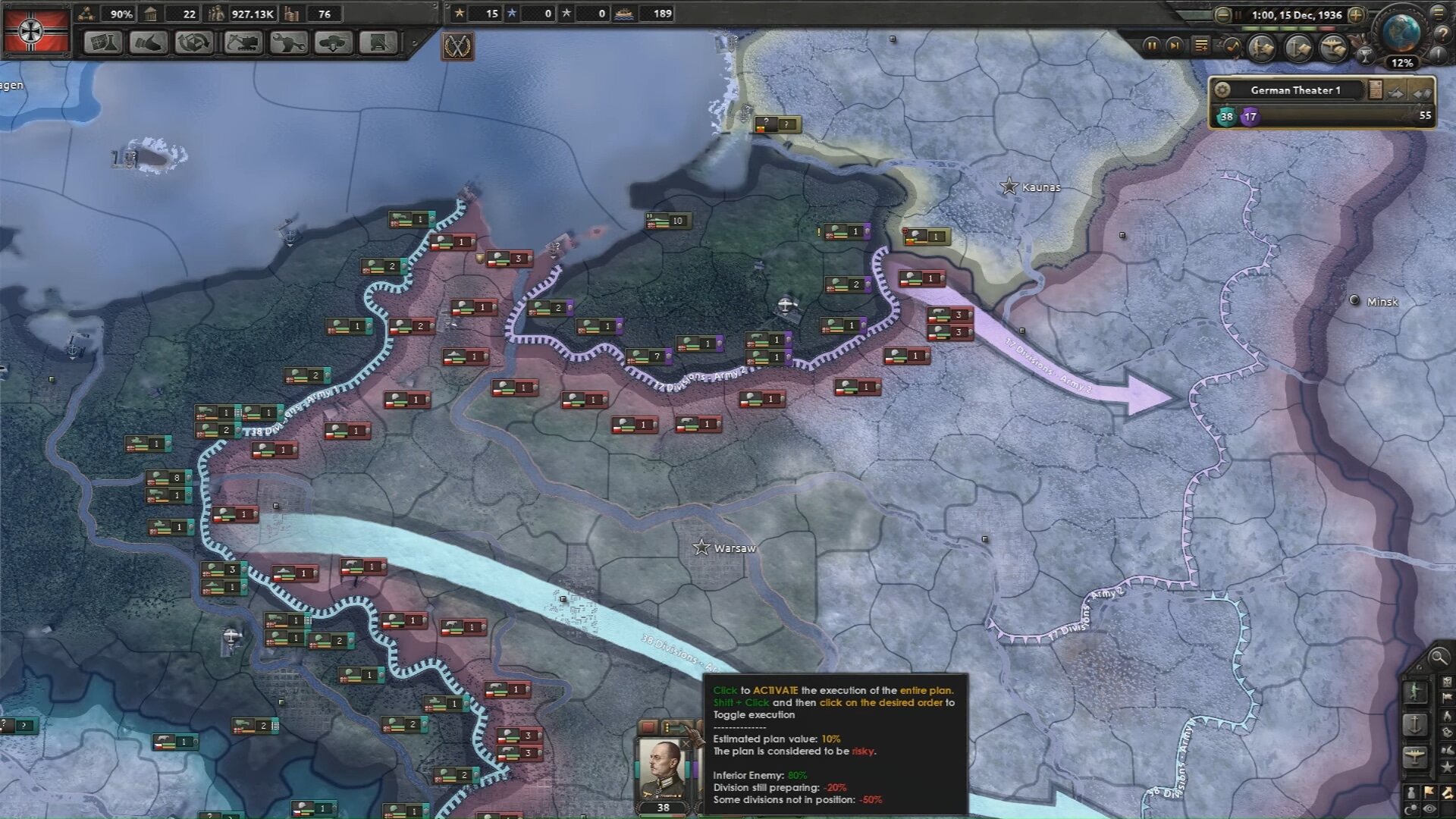Activate the battle plan execution
The height and width of the screenshot is (819, 1456).
[x=674, y=727]
